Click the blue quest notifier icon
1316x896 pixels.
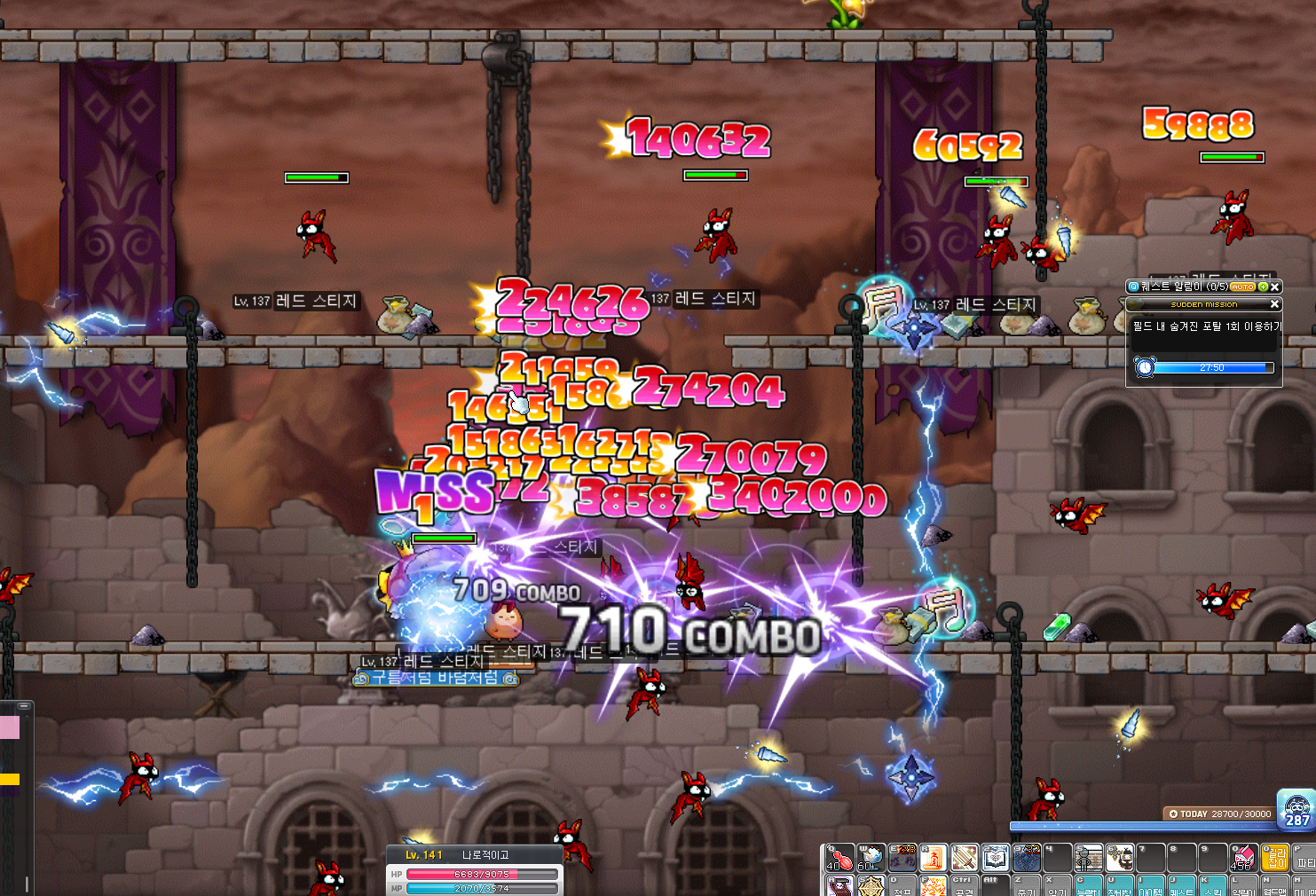tap(1133, 287)
